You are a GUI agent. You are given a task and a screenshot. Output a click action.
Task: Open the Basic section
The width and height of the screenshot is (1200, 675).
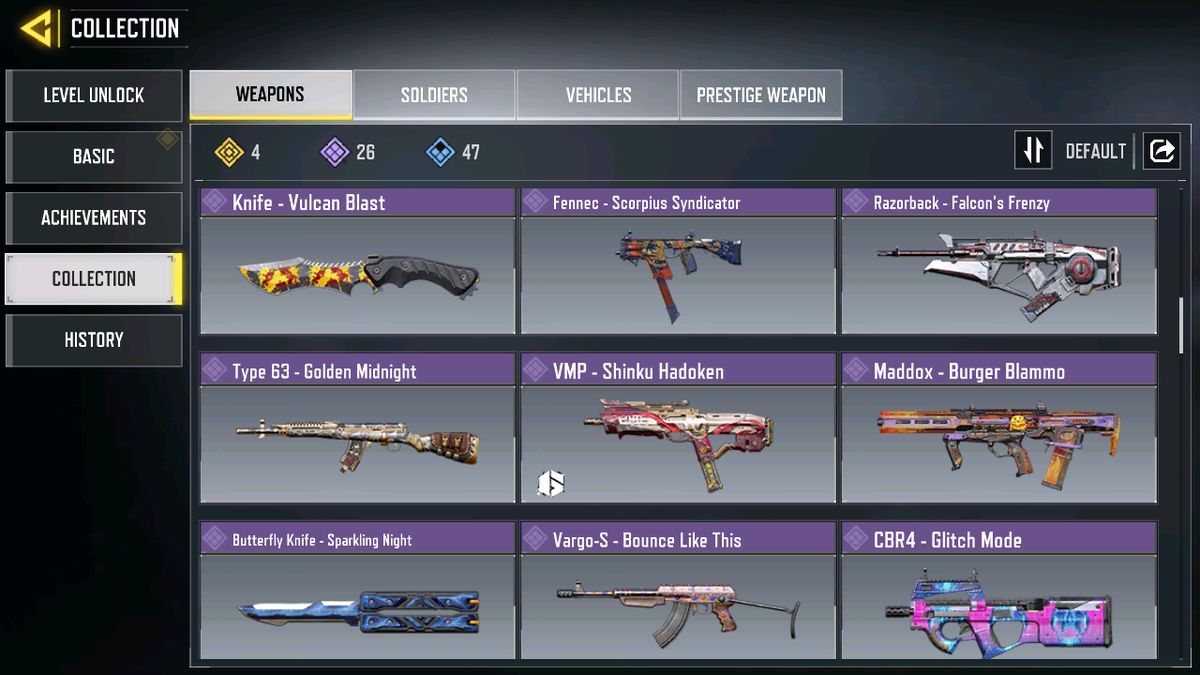[x=93, y=157]
